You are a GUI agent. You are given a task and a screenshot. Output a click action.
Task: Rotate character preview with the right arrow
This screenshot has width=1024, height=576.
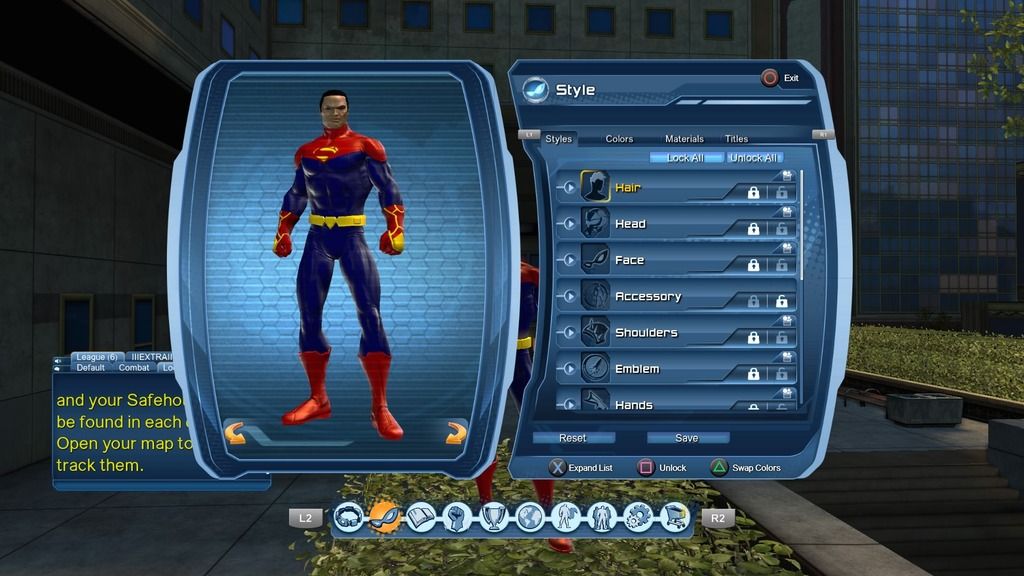[456, 433]
